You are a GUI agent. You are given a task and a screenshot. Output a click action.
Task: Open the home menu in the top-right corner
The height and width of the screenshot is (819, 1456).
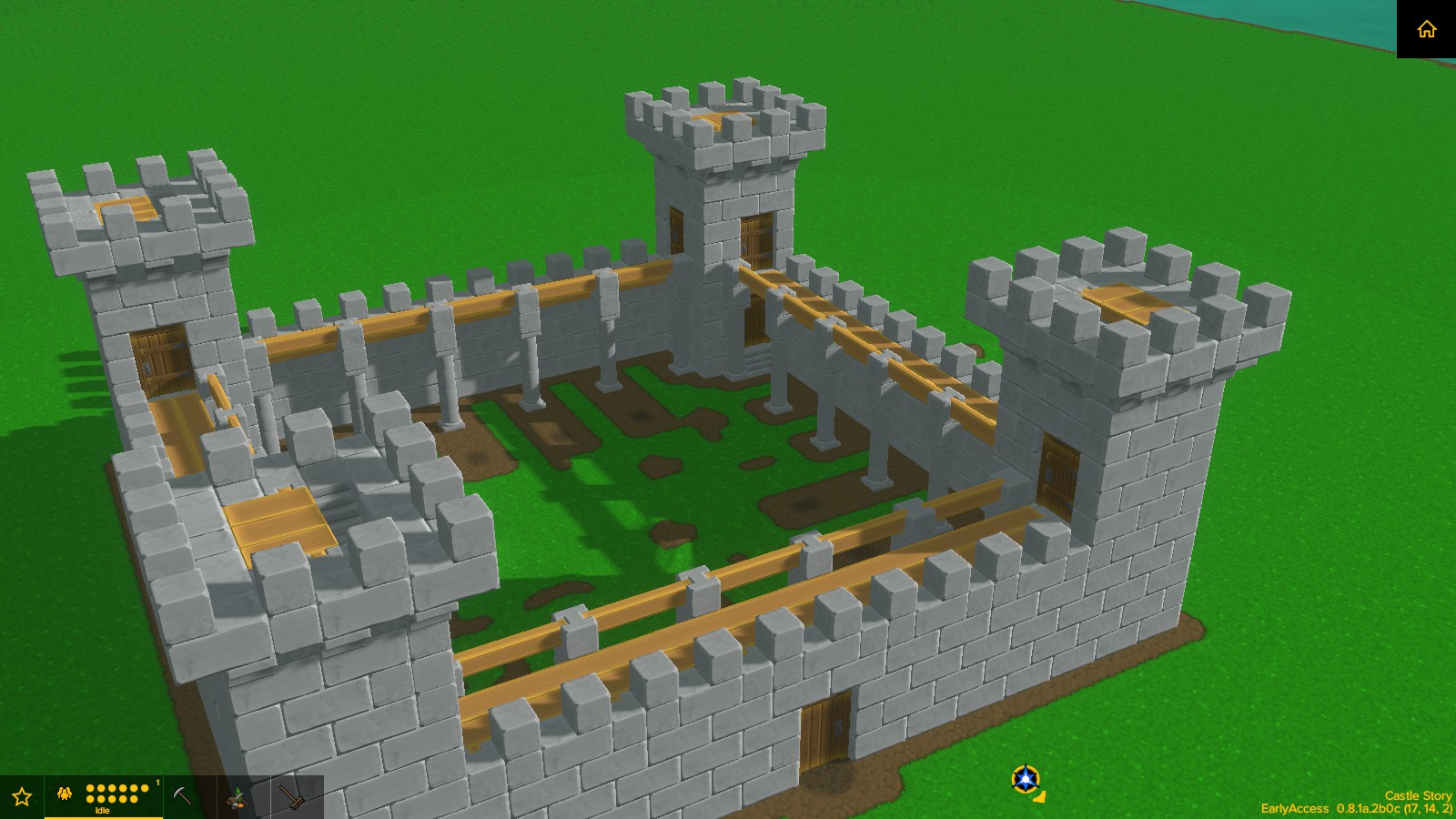click(1429, 29)
